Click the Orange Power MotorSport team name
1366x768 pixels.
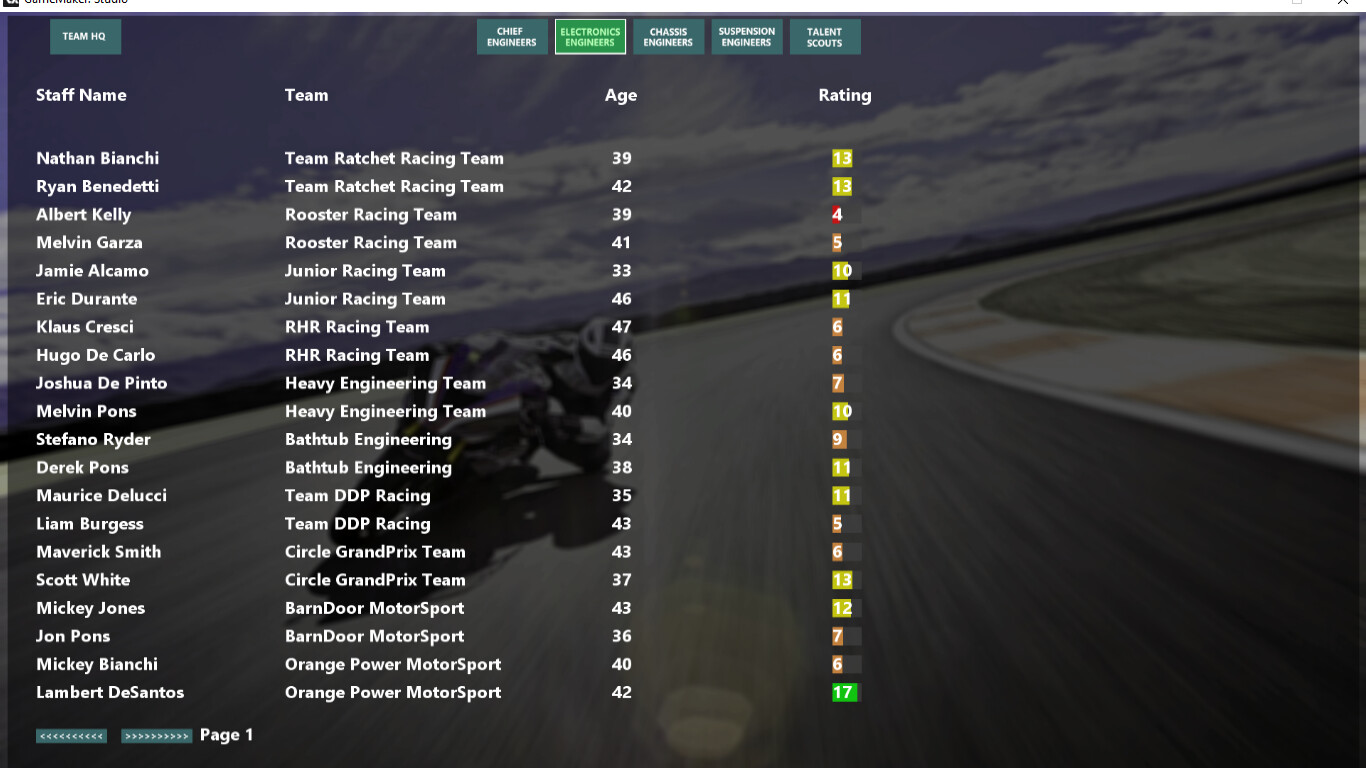click(x=393, y=692)
